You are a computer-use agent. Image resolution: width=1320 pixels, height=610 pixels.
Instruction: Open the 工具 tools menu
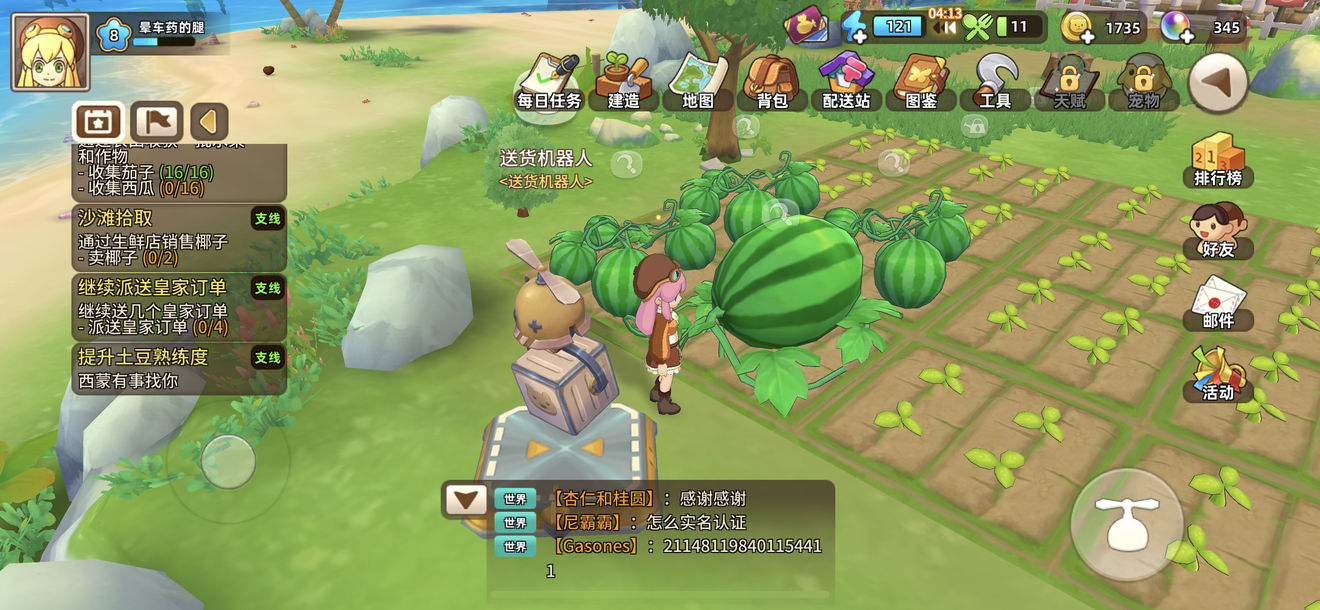point(995,81)
